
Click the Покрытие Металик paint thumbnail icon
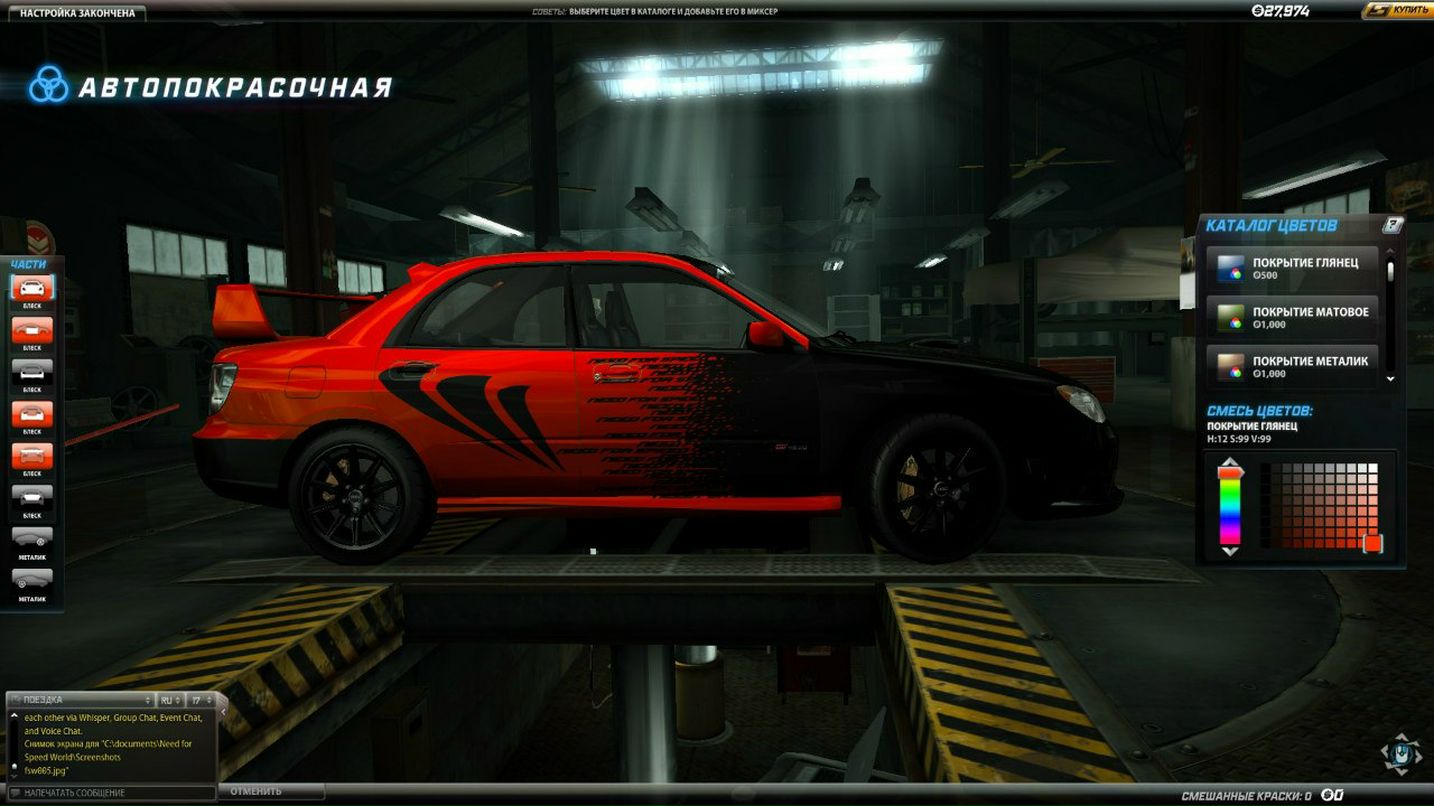click(1232, 365)
